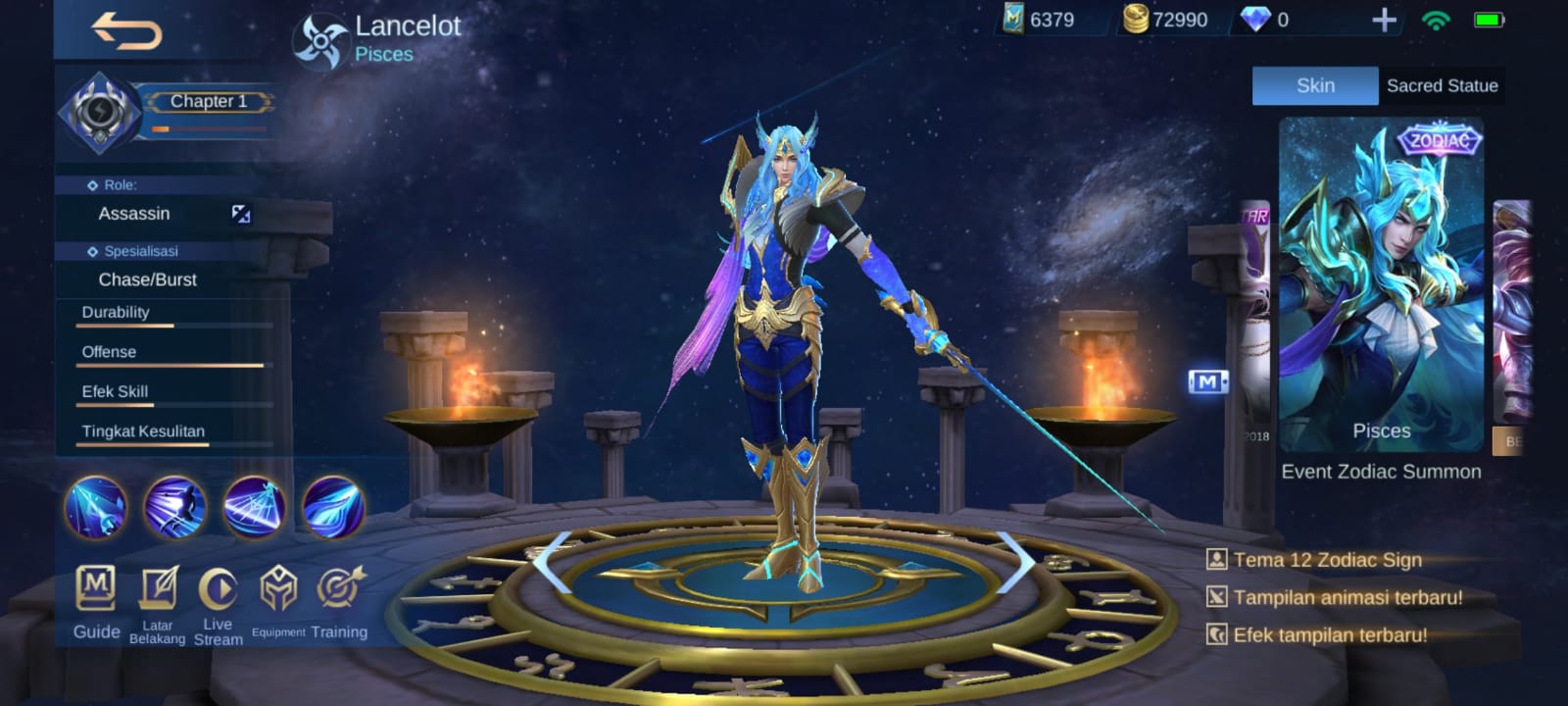This screenshot has width=1568, height=706.
Task: Tap the plus button to add diamonds
Action: (x=1383, y=20)
